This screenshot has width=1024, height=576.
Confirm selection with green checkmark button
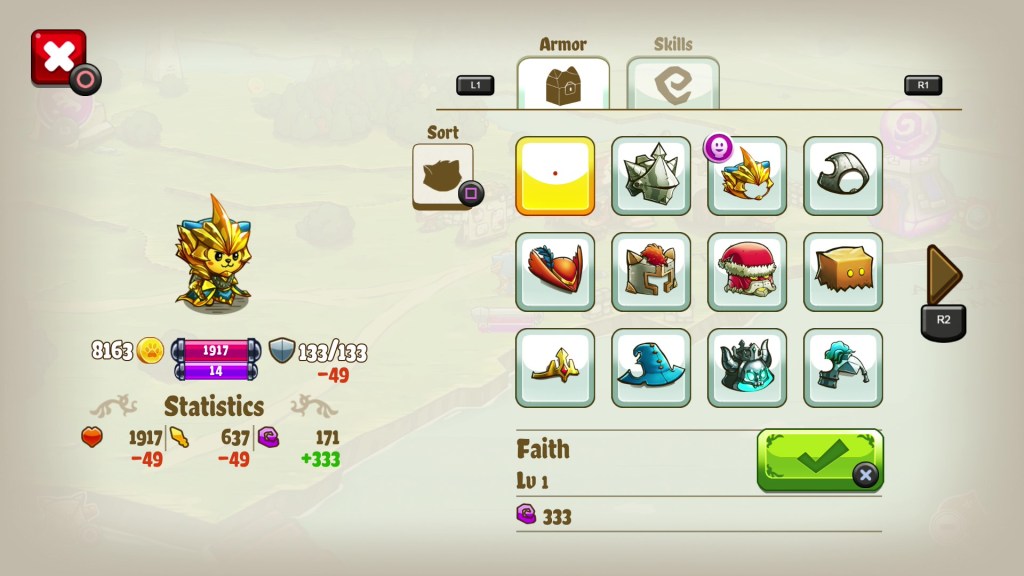coord(820,460)
